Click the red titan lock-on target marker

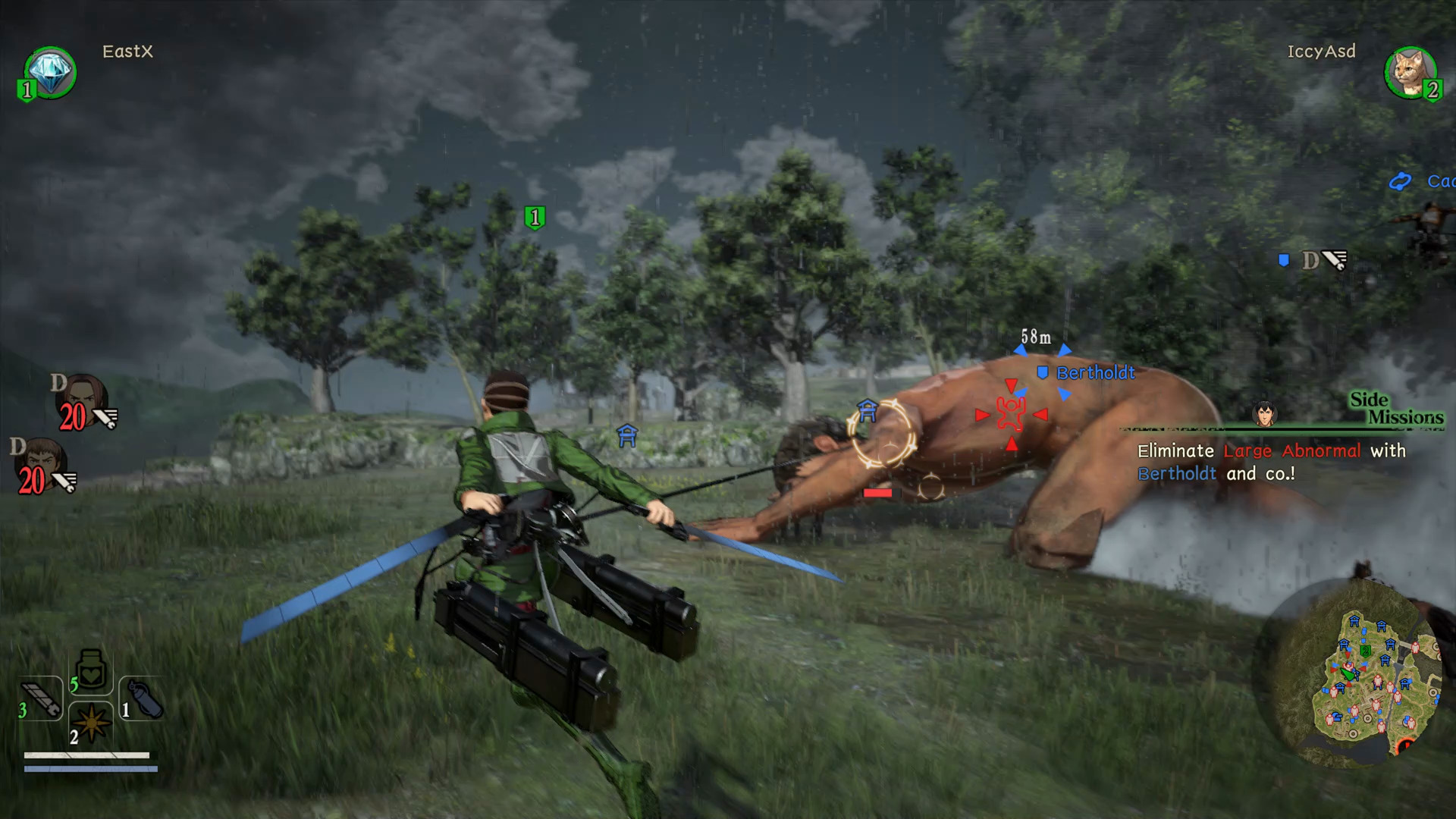(1011, 414)
